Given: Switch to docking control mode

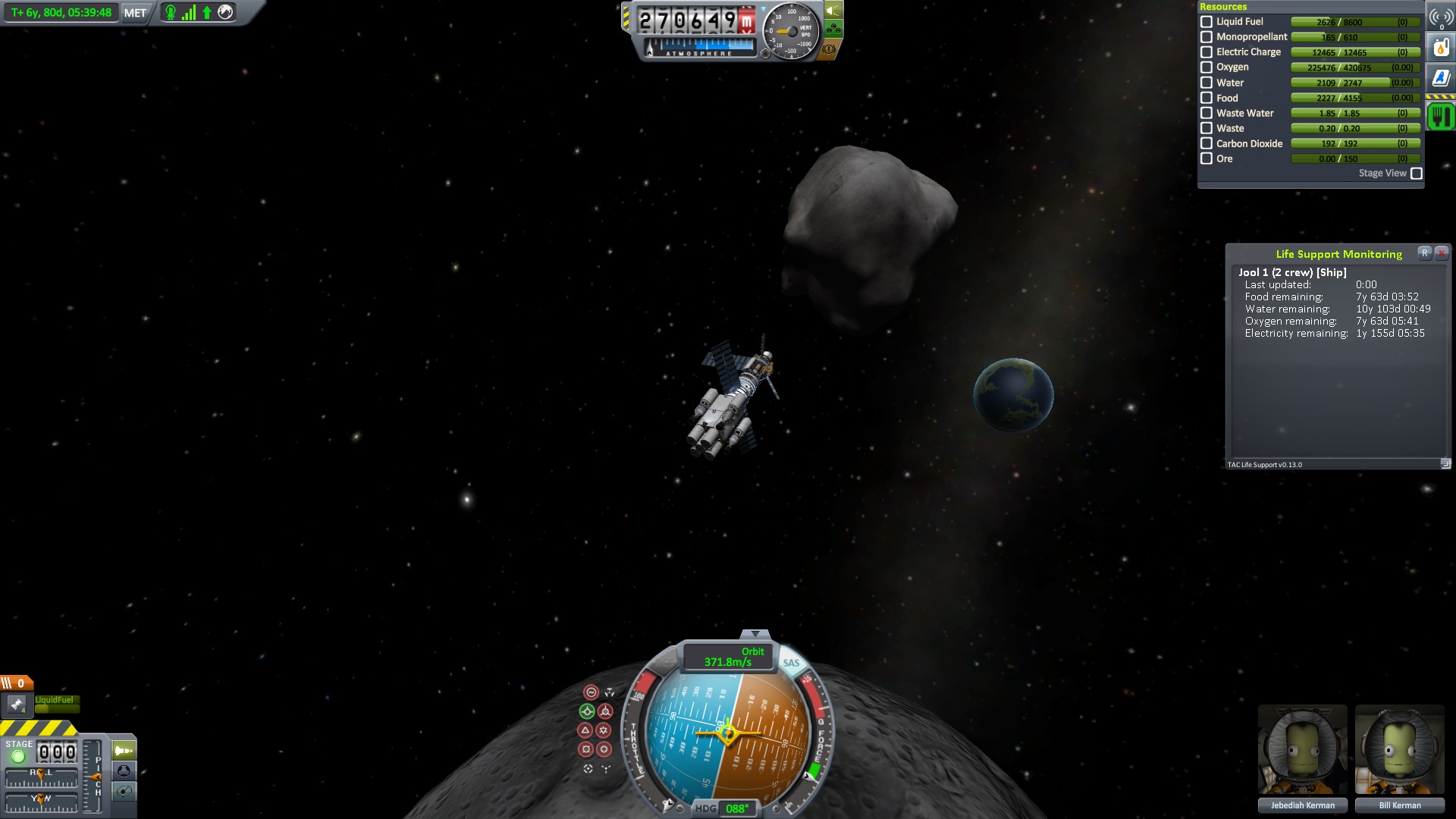Looking at the screenshot, I should (124, 771).
